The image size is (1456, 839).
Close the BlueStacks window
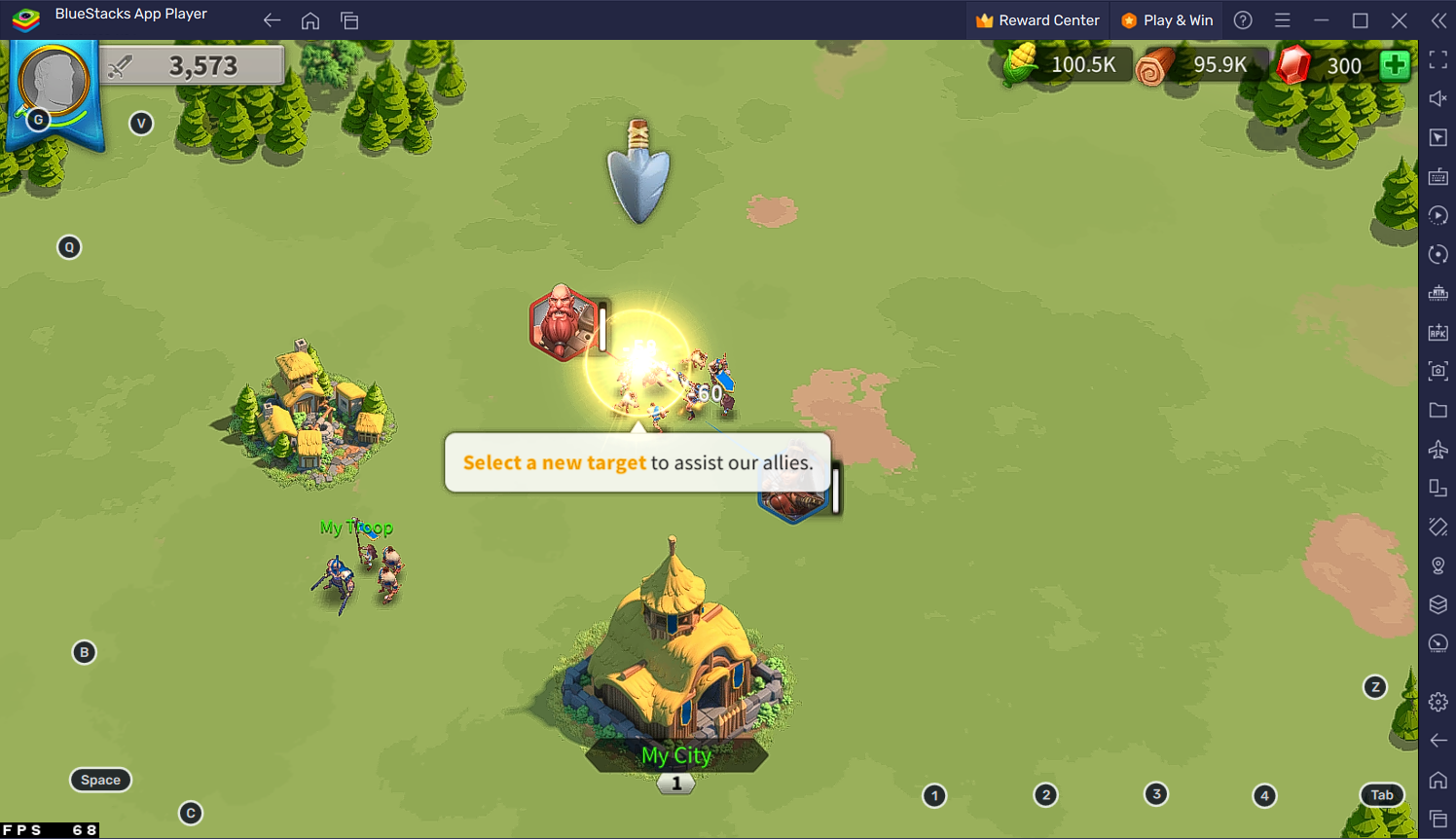click(1400, 20)
